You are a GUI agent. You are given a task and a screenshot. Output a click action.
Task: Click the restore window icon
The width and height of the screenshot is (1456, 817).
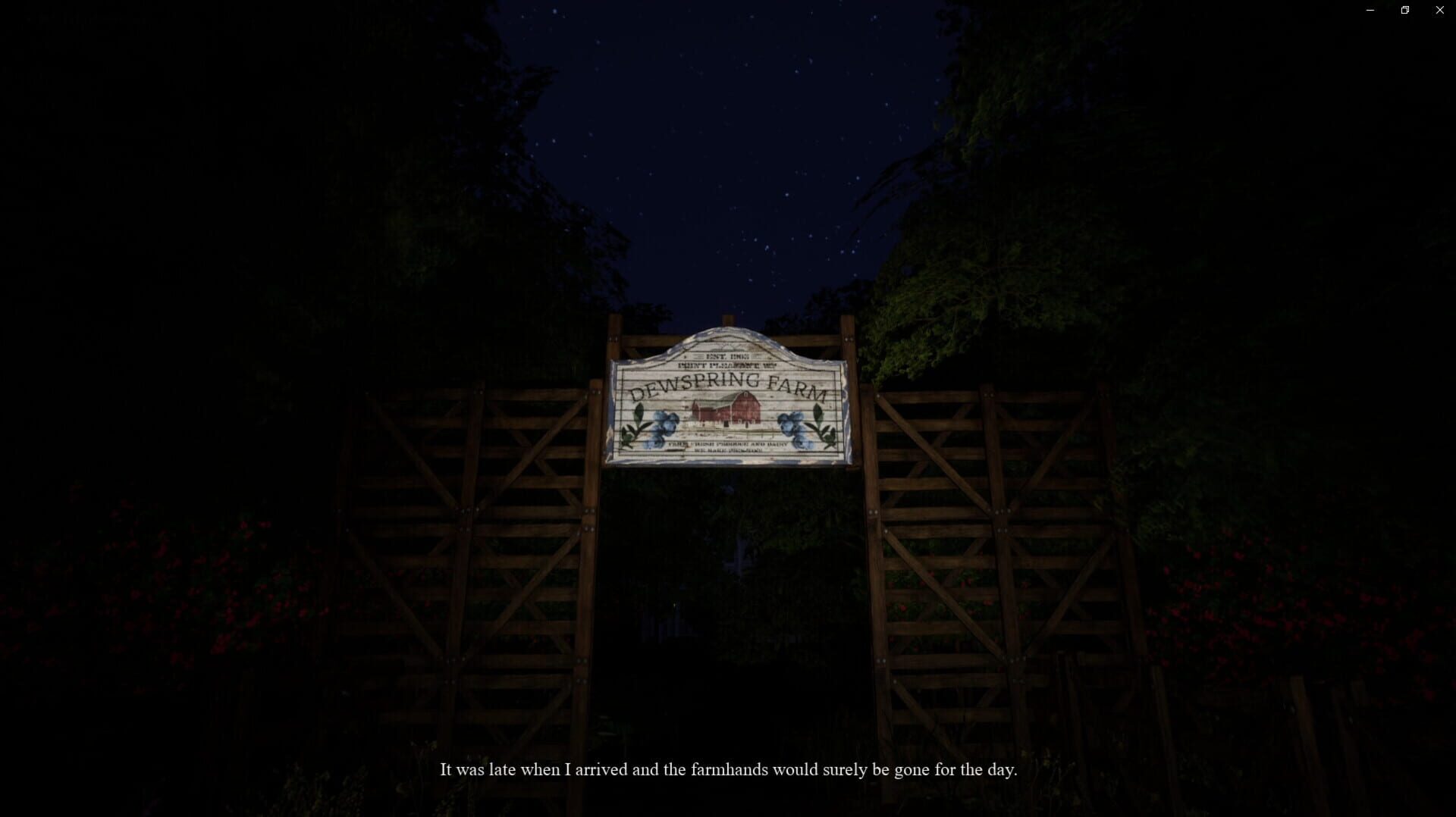coord(1404,10)
